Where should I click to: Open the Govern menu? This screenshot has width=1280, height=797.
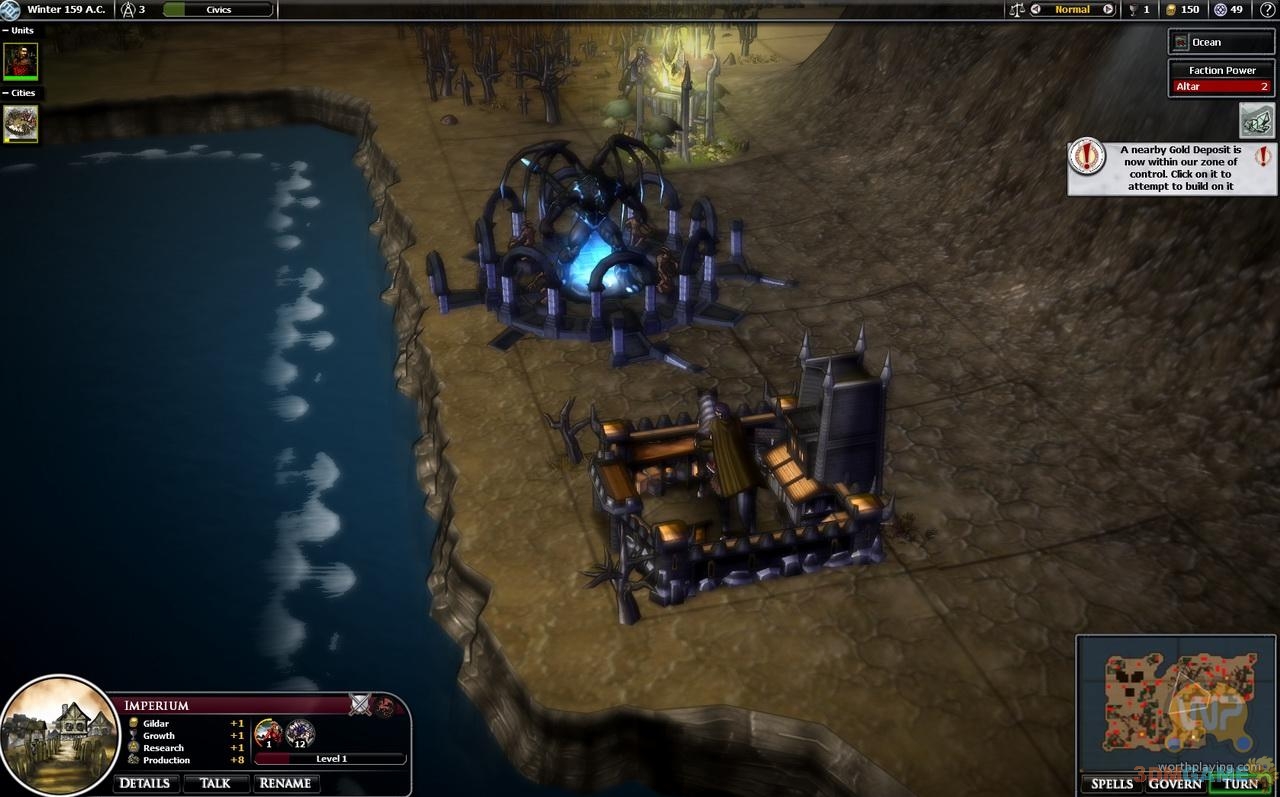[x=1175, y=783]
